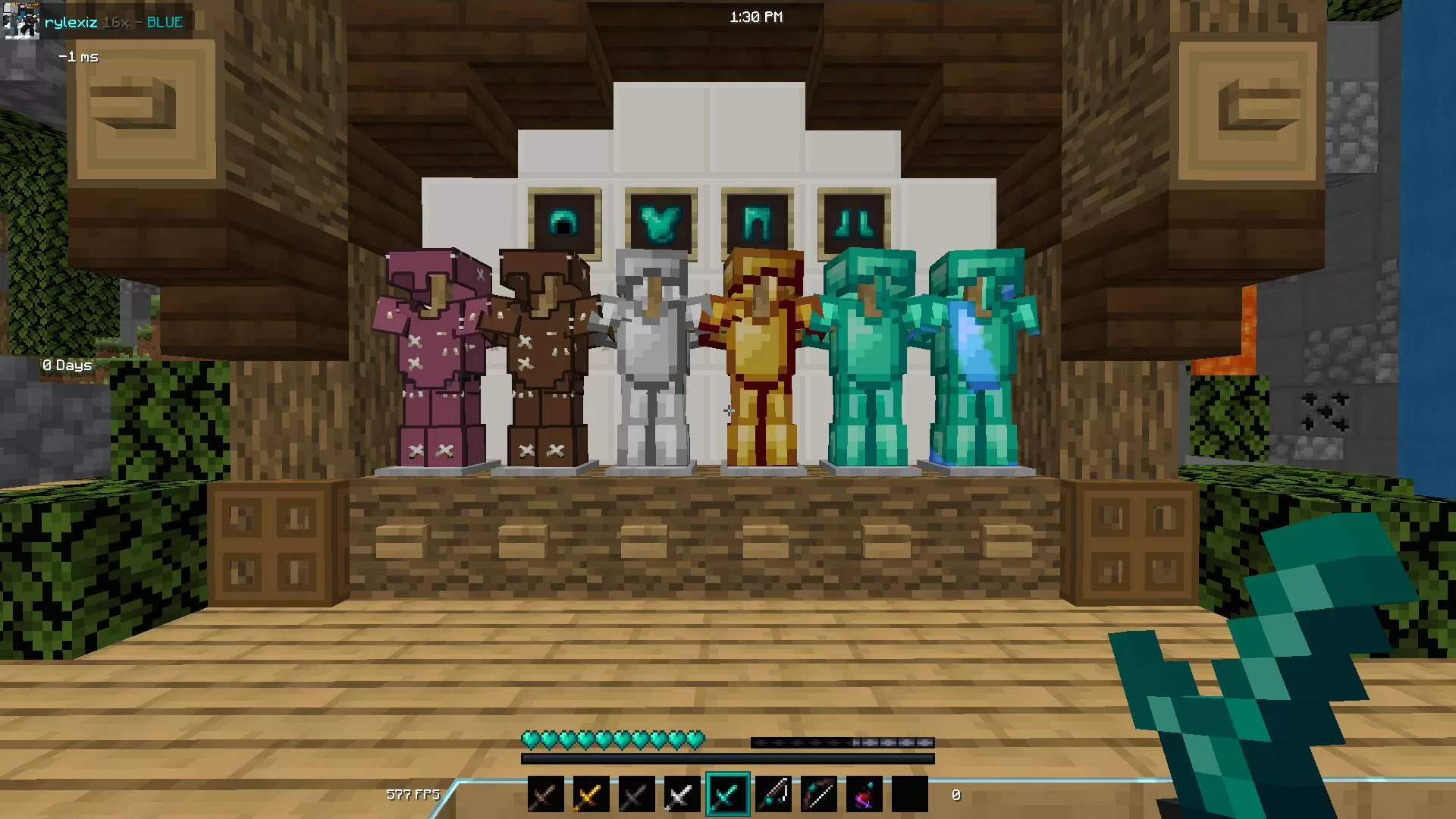Click the diamond helmet item frame
This screenshot has width=1456, height=819.
point(565,221)
